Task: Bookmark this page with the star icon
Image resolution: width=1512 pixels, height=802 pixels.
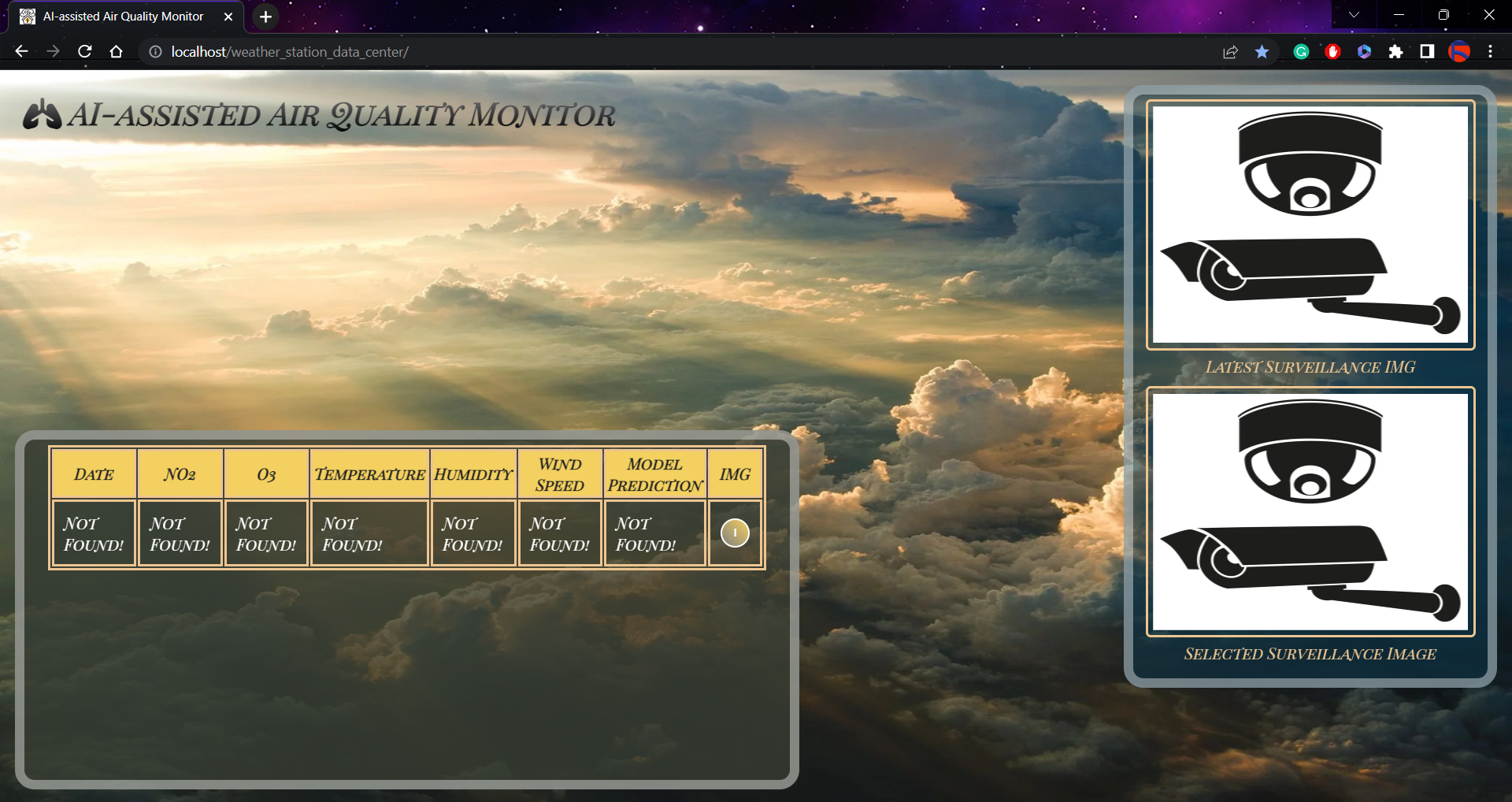Action: (x=1262, y=51)
